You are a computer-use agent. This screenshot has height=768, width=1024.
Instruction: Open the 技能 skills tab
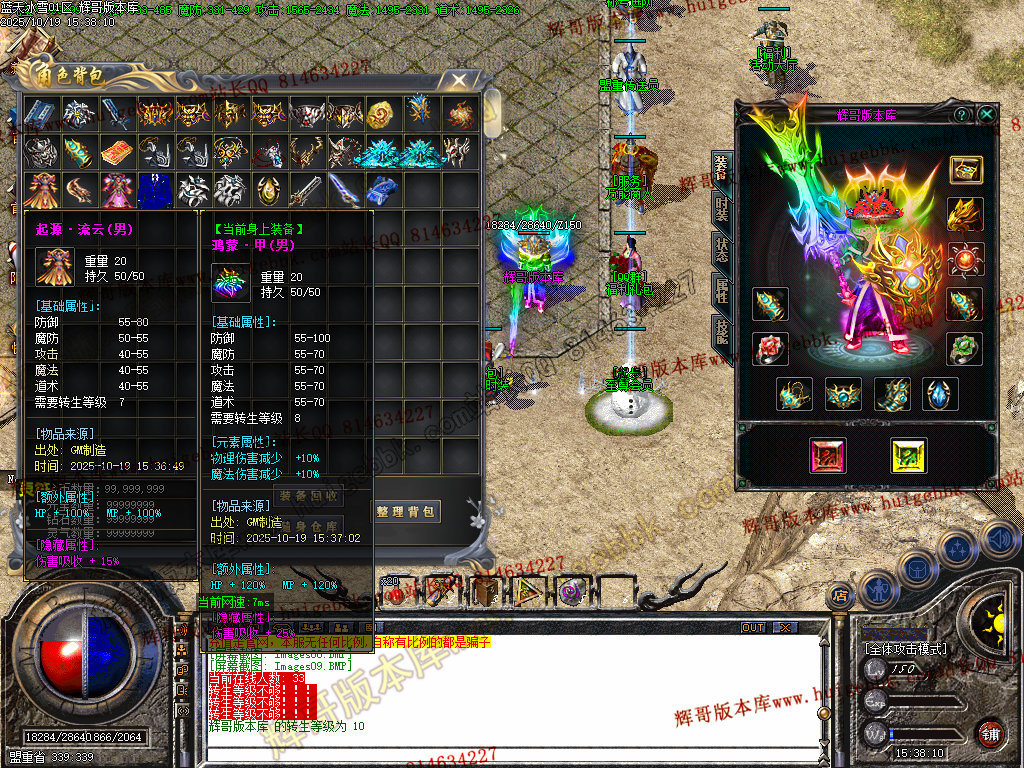click(722, 331)
